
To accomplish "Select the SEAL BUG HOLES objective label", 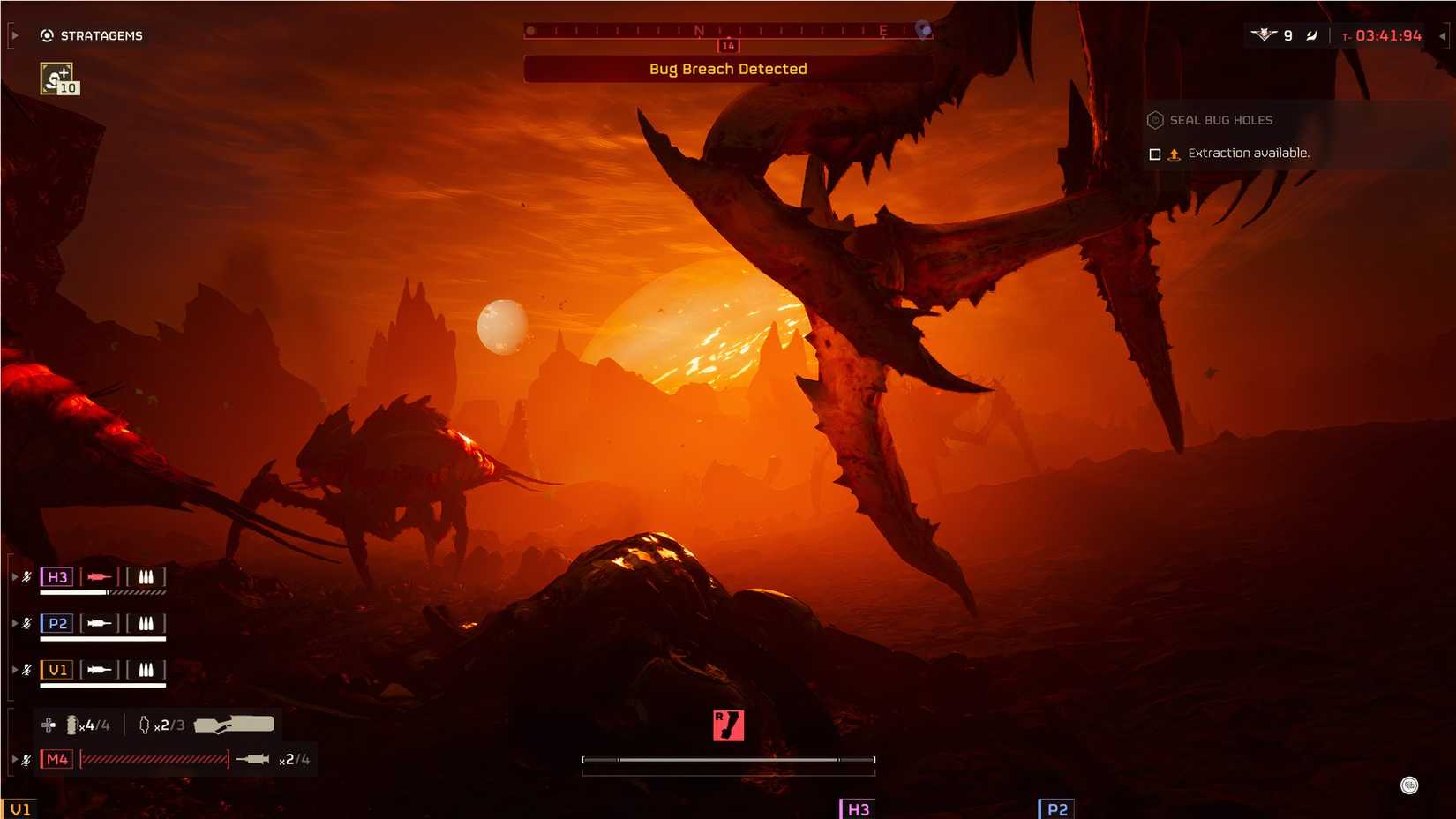I will coord(1219,119).
